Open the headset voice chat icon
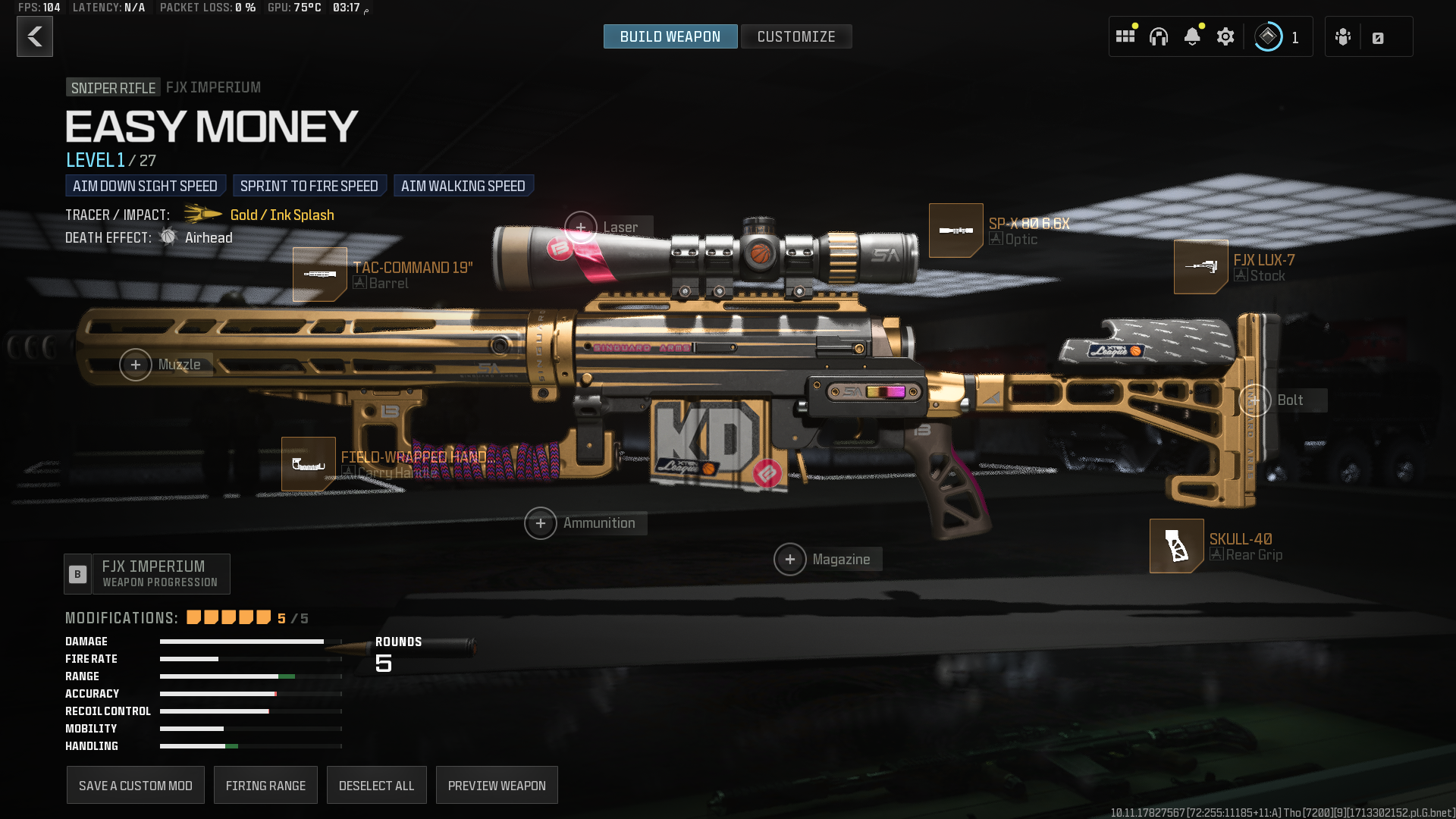This screenshot has height=819, width=1456. (1158, 36)
